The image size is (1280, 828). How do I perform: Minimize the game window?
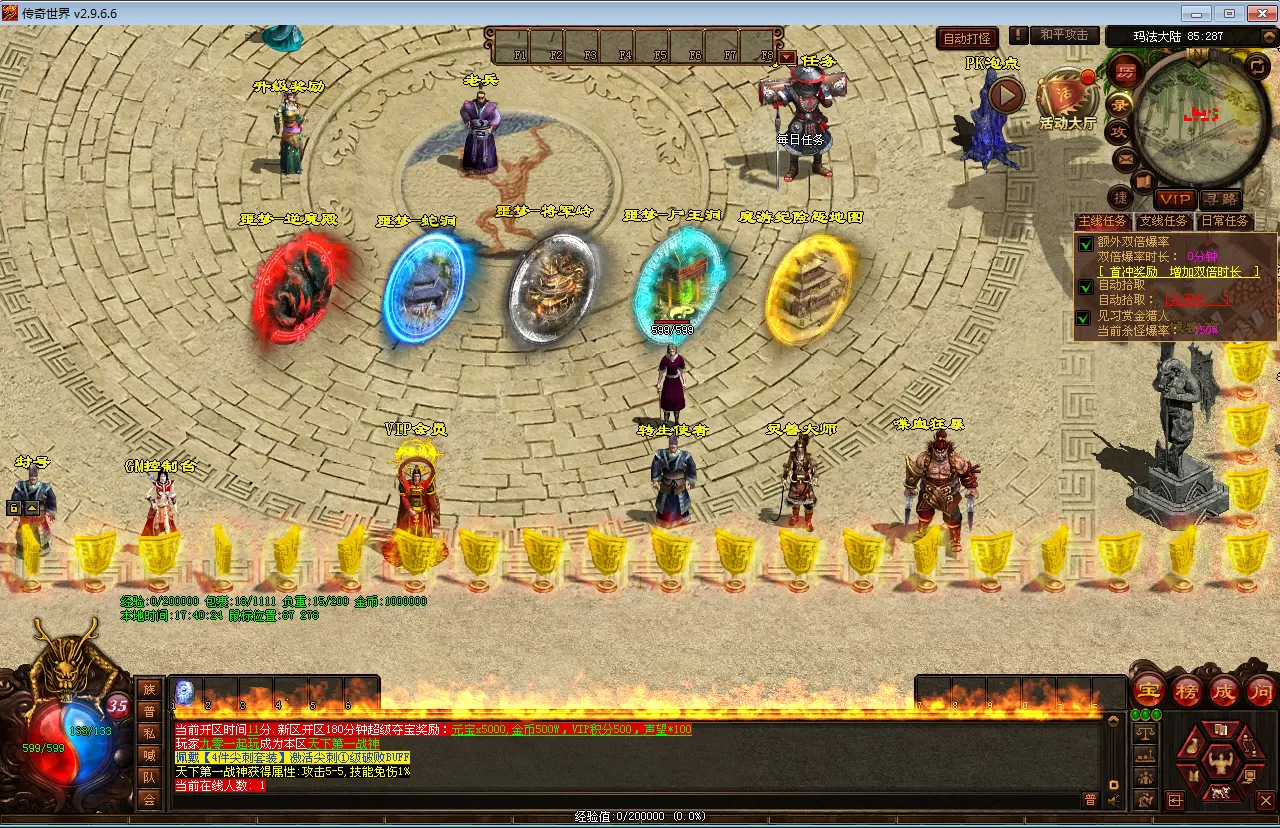pos(1197,13)
